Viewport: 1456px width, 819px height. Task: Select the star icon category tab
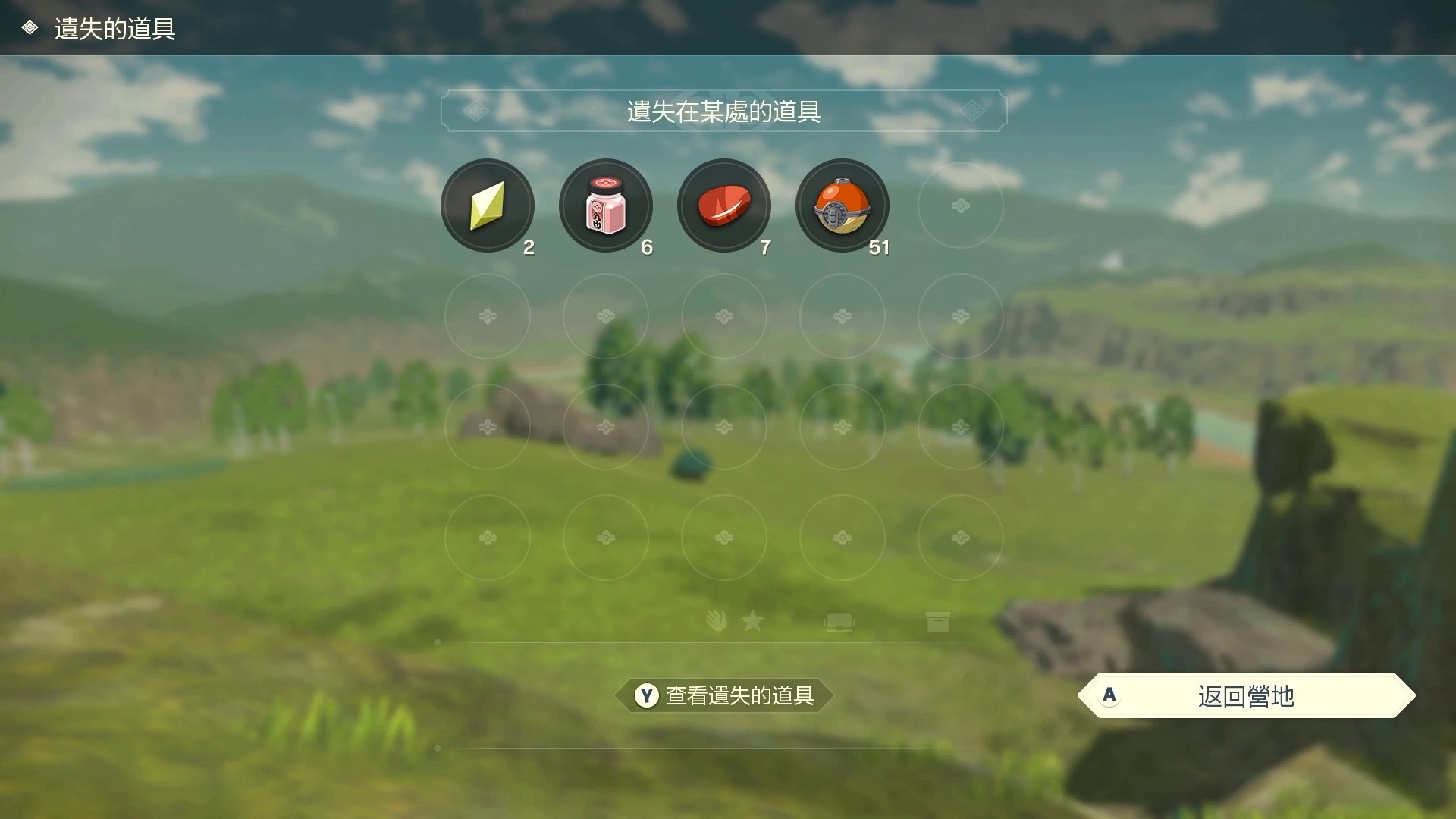[x=752, y=622]
